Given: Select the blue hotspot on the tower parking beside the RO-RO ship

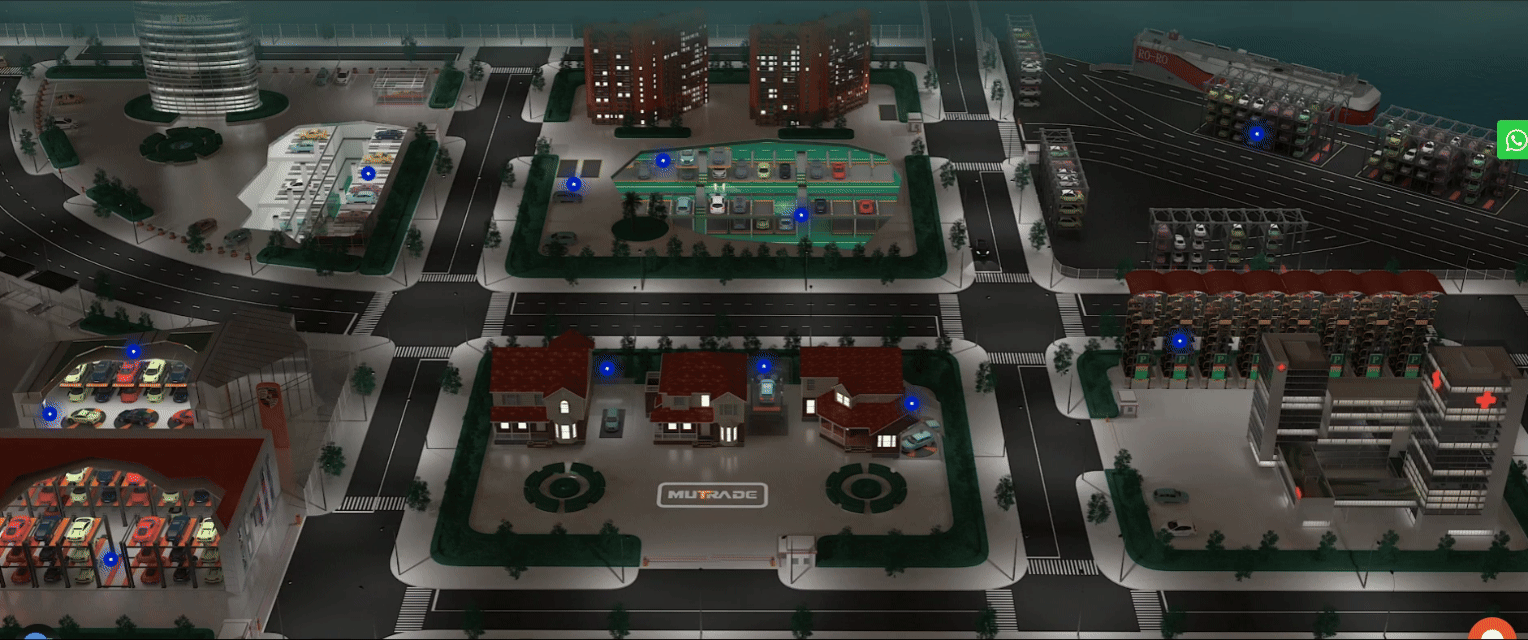Looking at the screenshot, I should pos(1256,133).
